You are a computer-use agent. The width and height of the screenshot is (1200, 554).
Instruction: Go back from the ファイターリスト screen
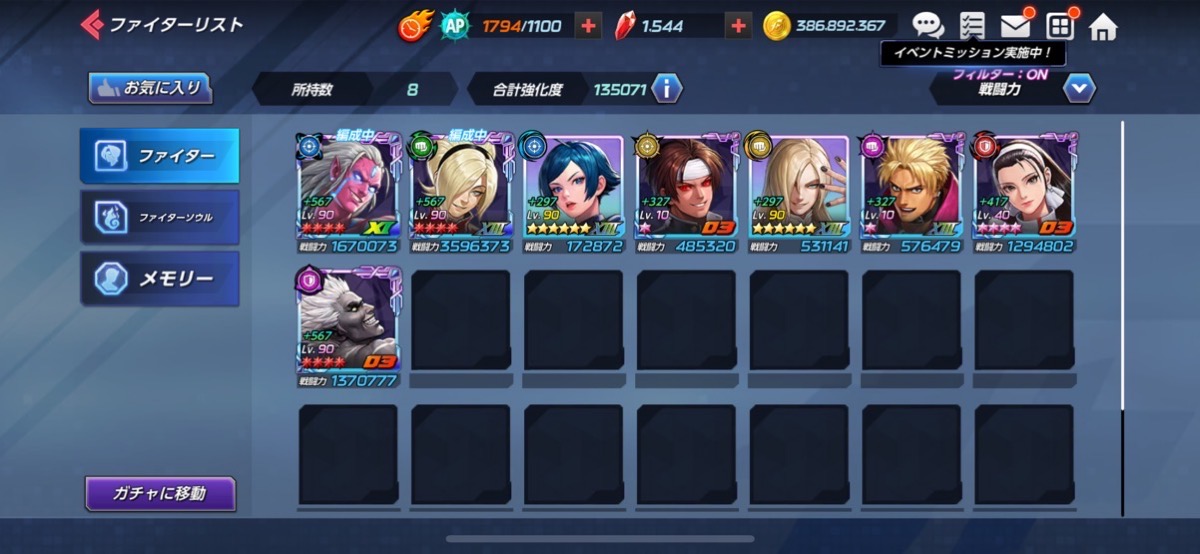point(92,24)
